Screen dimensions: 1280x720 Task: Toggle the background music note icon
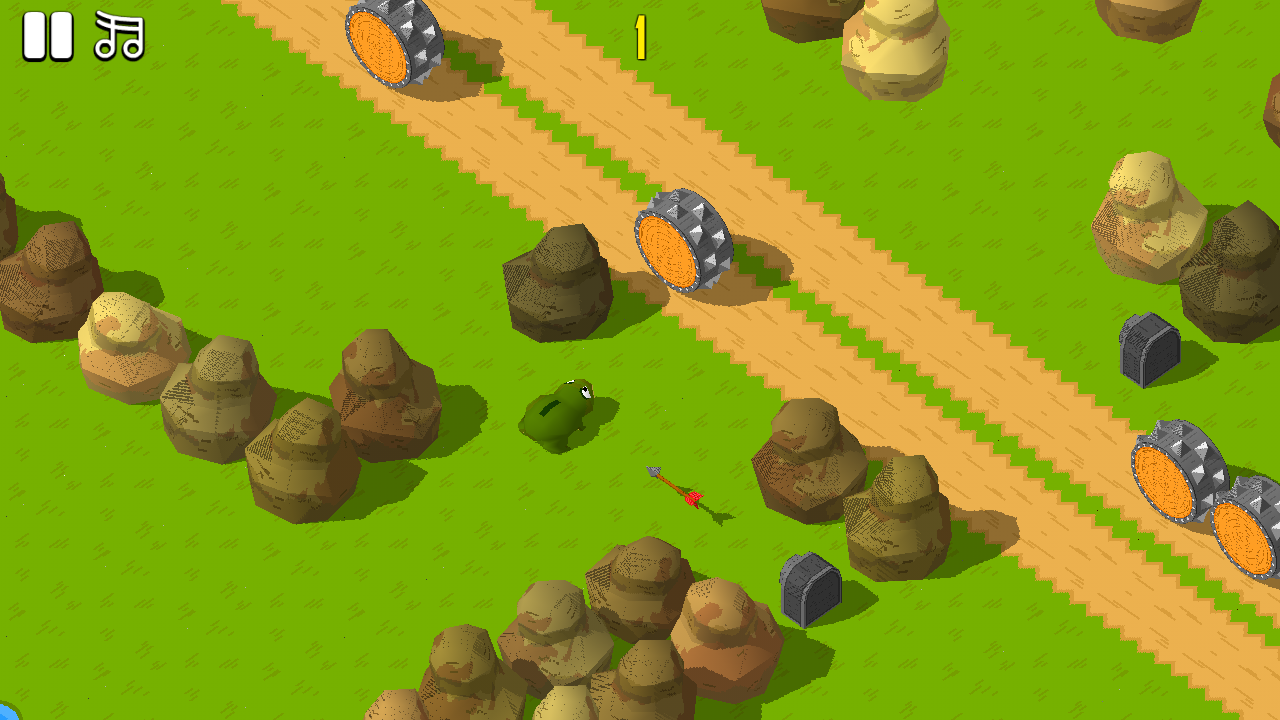point(118,35)
